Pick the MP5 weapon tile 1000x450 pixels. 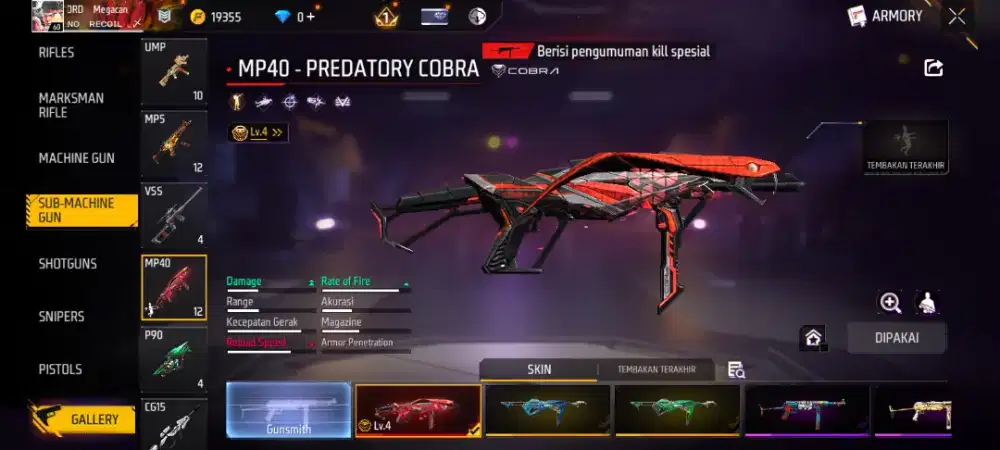coord(174,142)
